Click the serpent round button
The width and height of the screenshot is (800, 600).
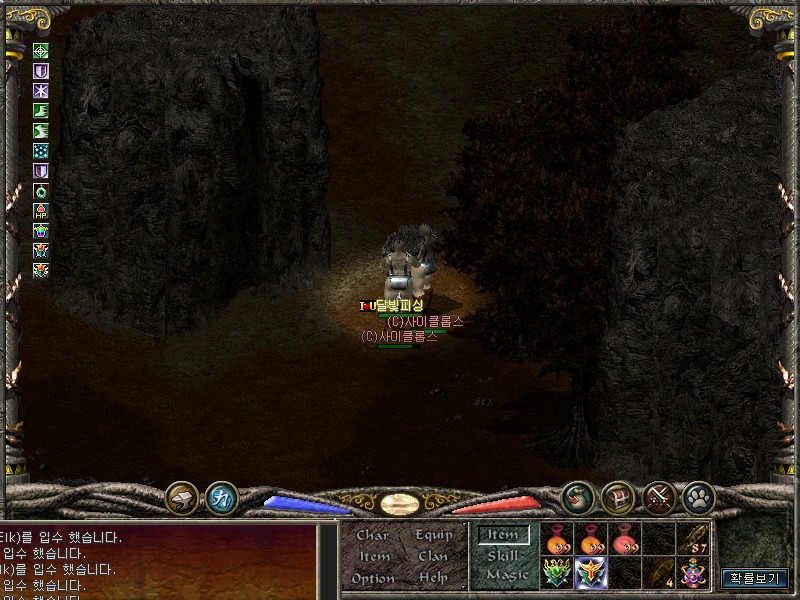pos(577,496)
